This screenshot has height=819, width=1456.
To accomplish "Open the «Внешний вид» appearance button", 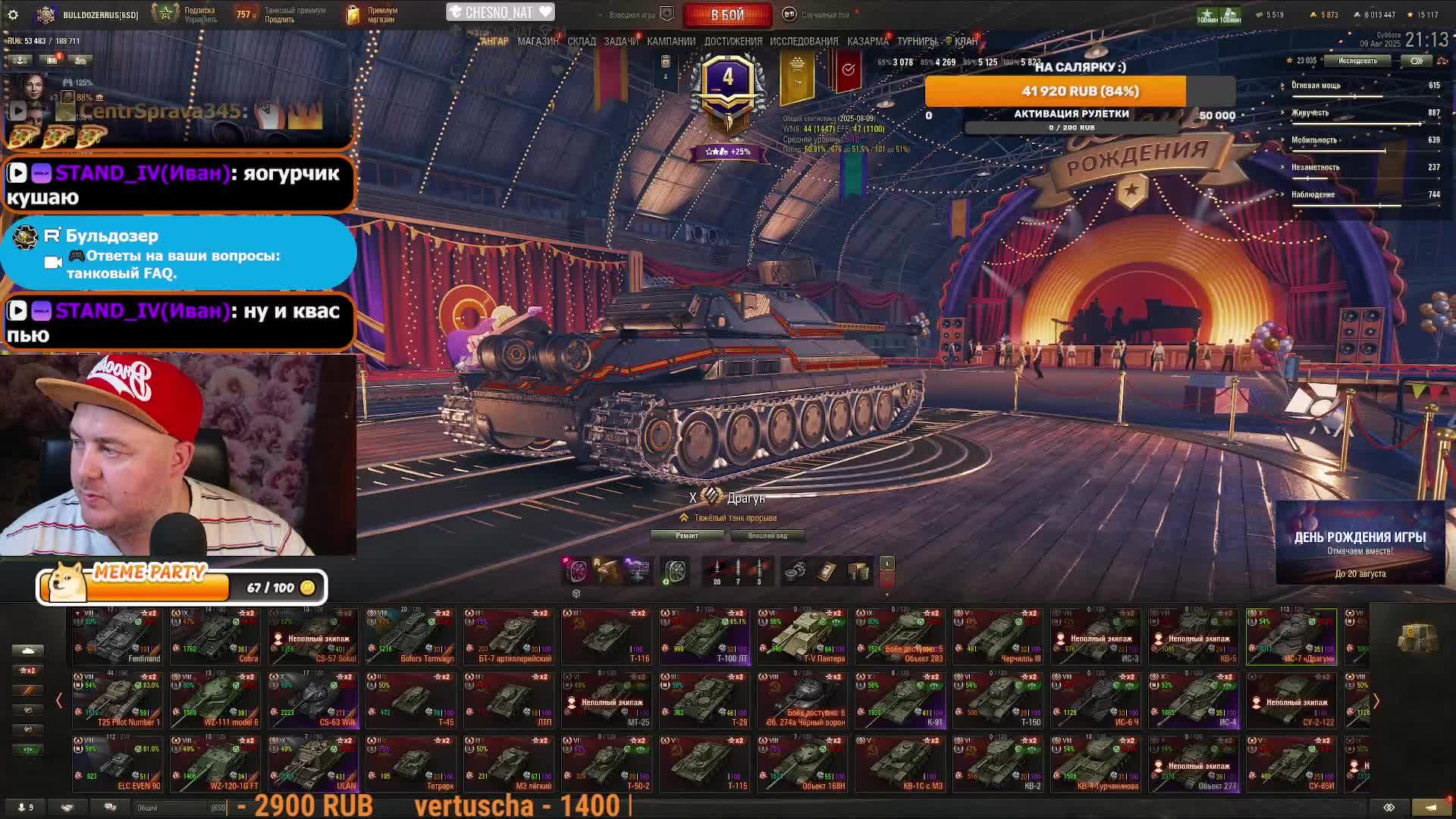I will [x=767, y=535].
